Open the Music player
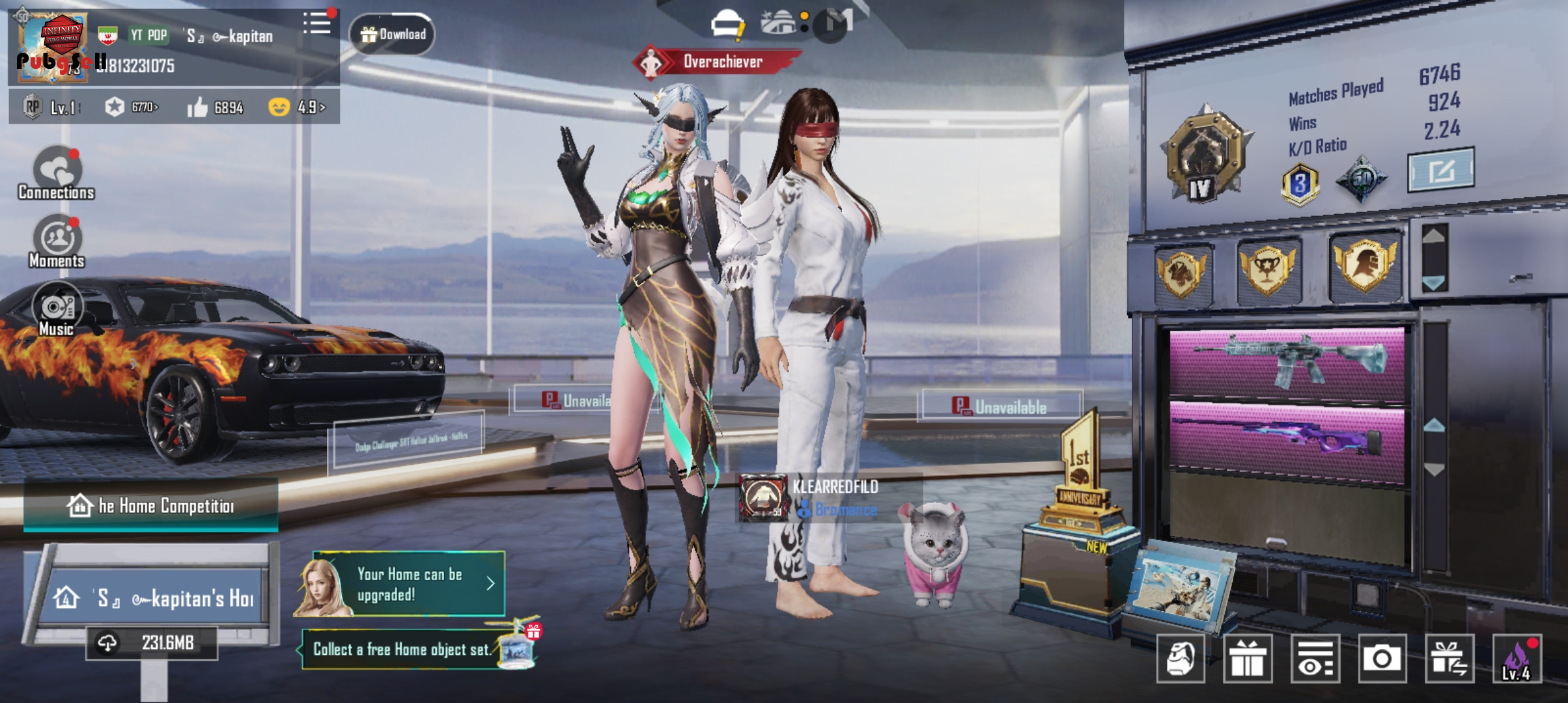Screen dimensions: 1568x703 click(57, 310)
